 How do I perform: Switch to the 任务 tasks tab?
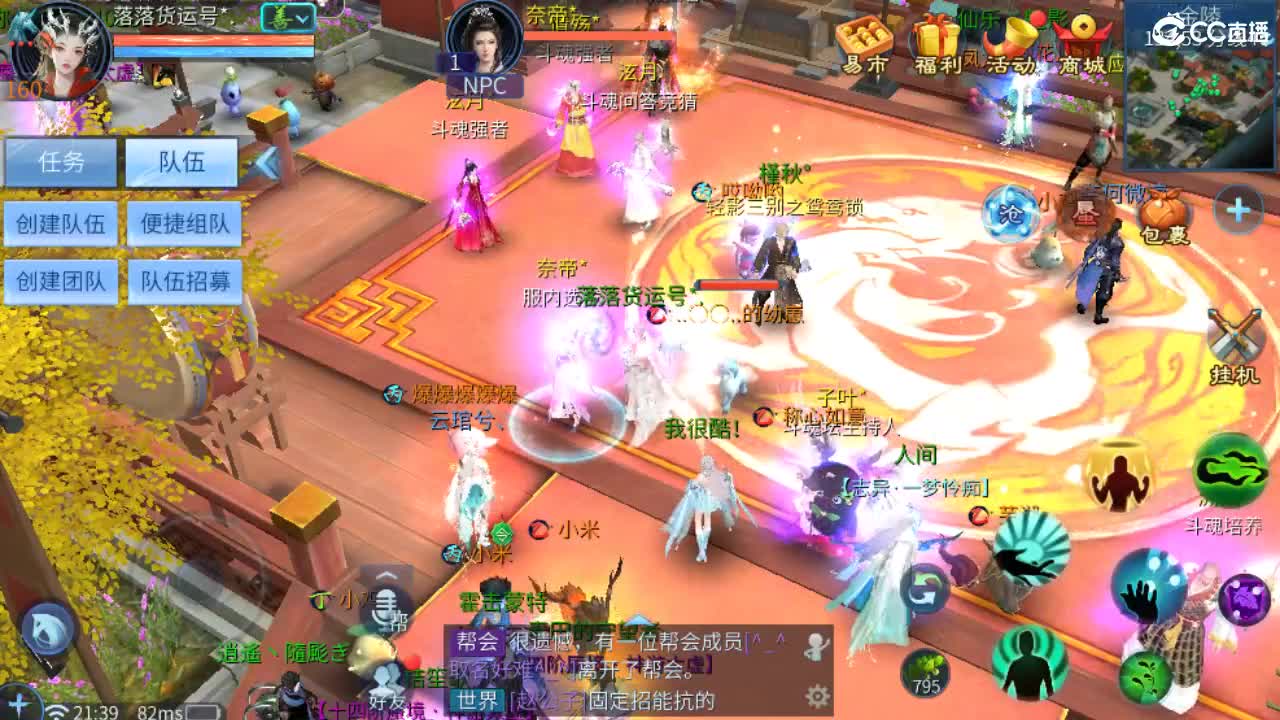pyautogui.click(x=62, y=162)
